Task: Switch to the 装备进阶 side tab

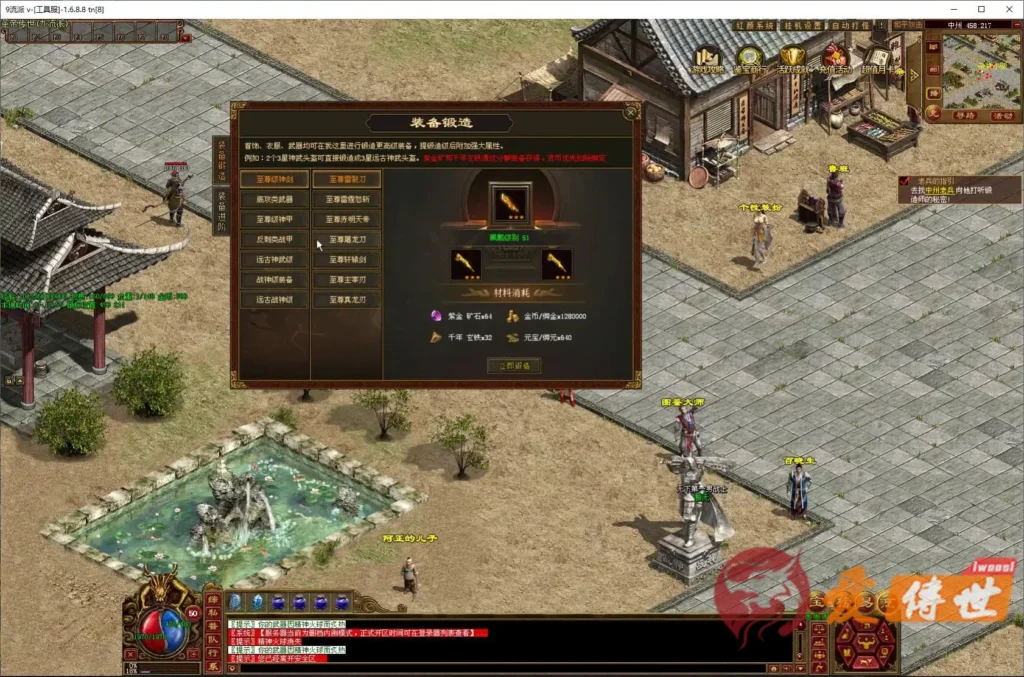Action: 221,212
